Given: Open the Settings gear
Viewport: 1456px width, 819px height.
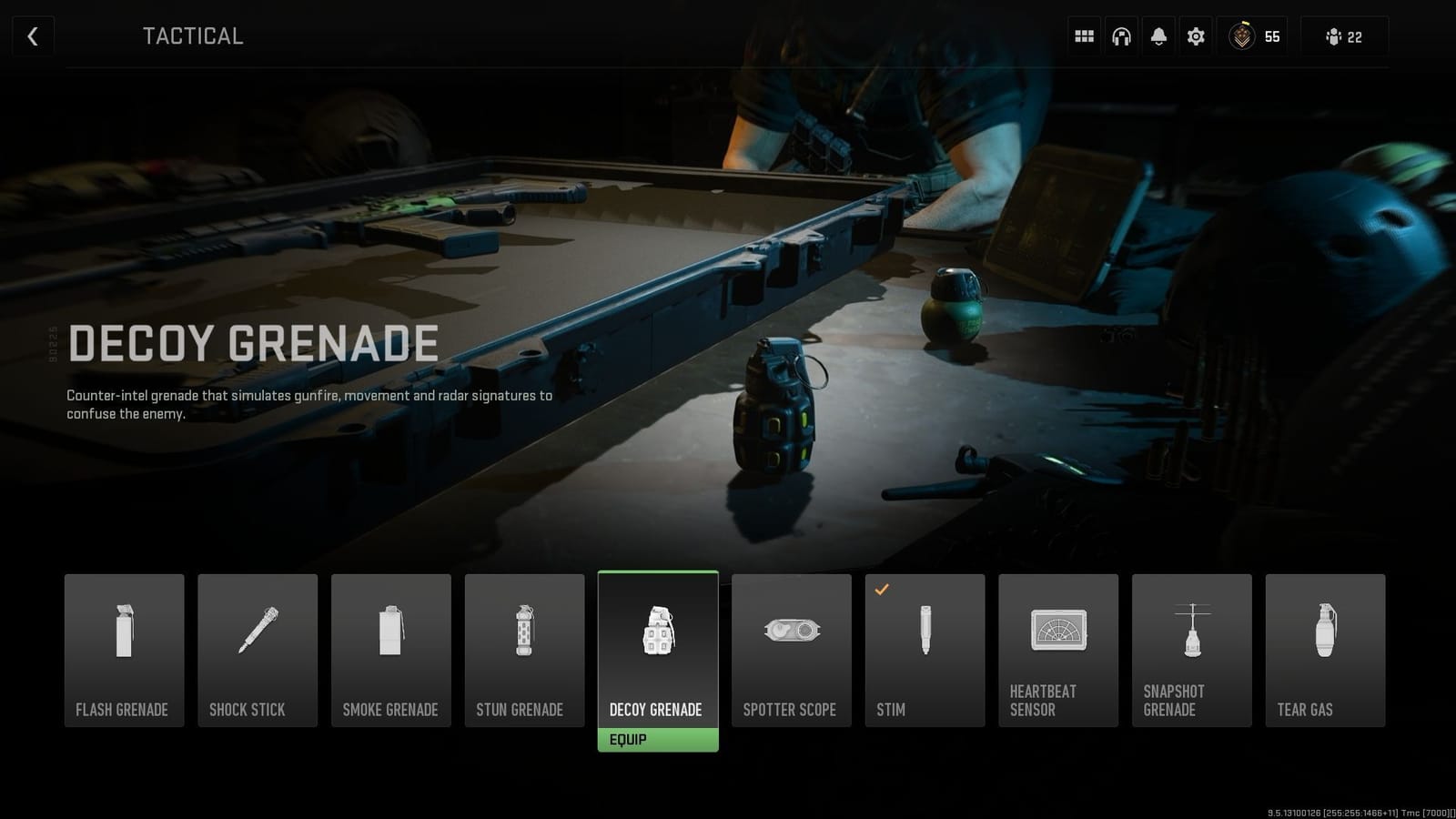Looking at the screenshot, I should click(1196, 36).
